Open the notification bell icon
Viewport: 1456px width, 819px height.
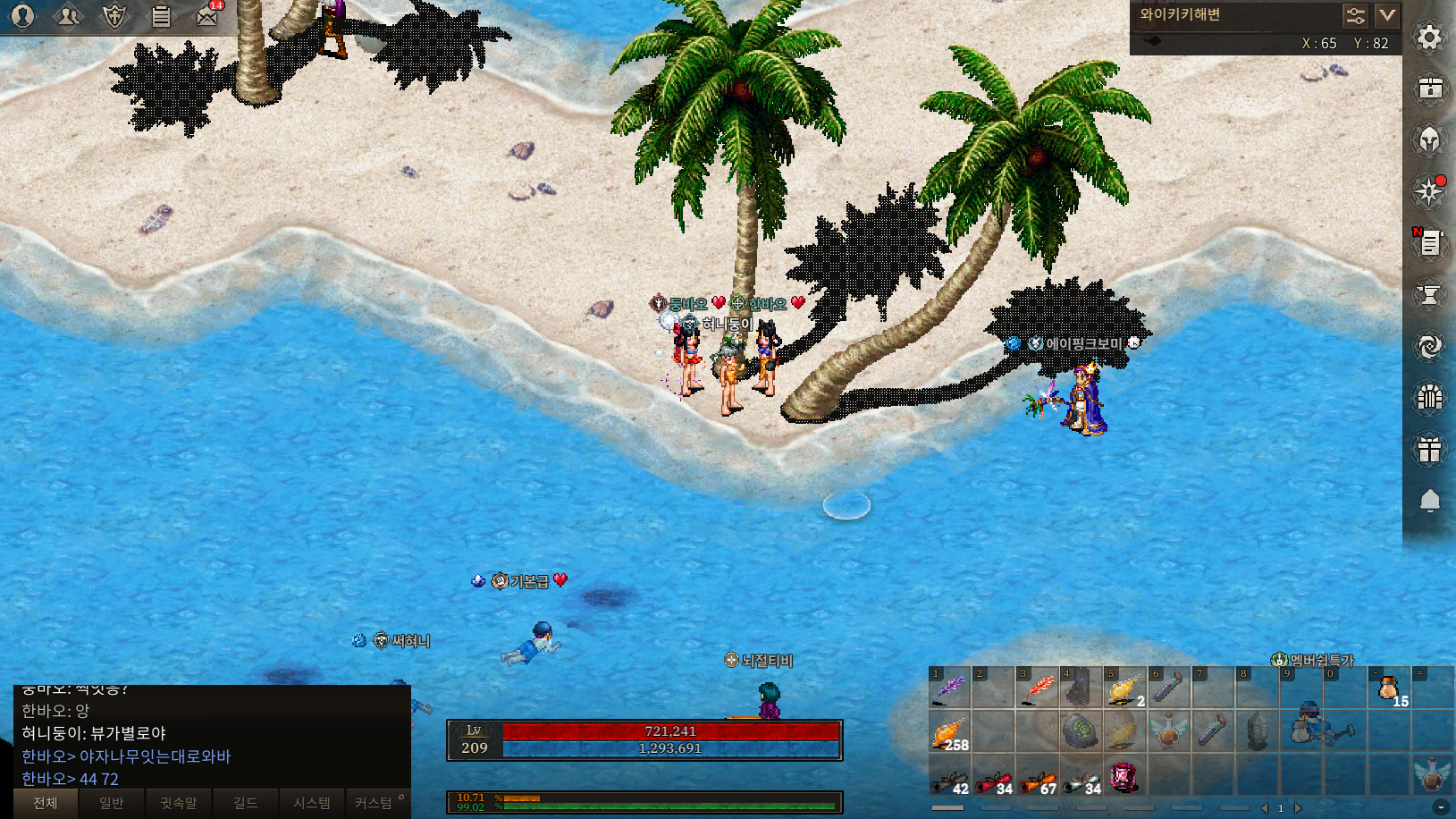[1429, 501]
